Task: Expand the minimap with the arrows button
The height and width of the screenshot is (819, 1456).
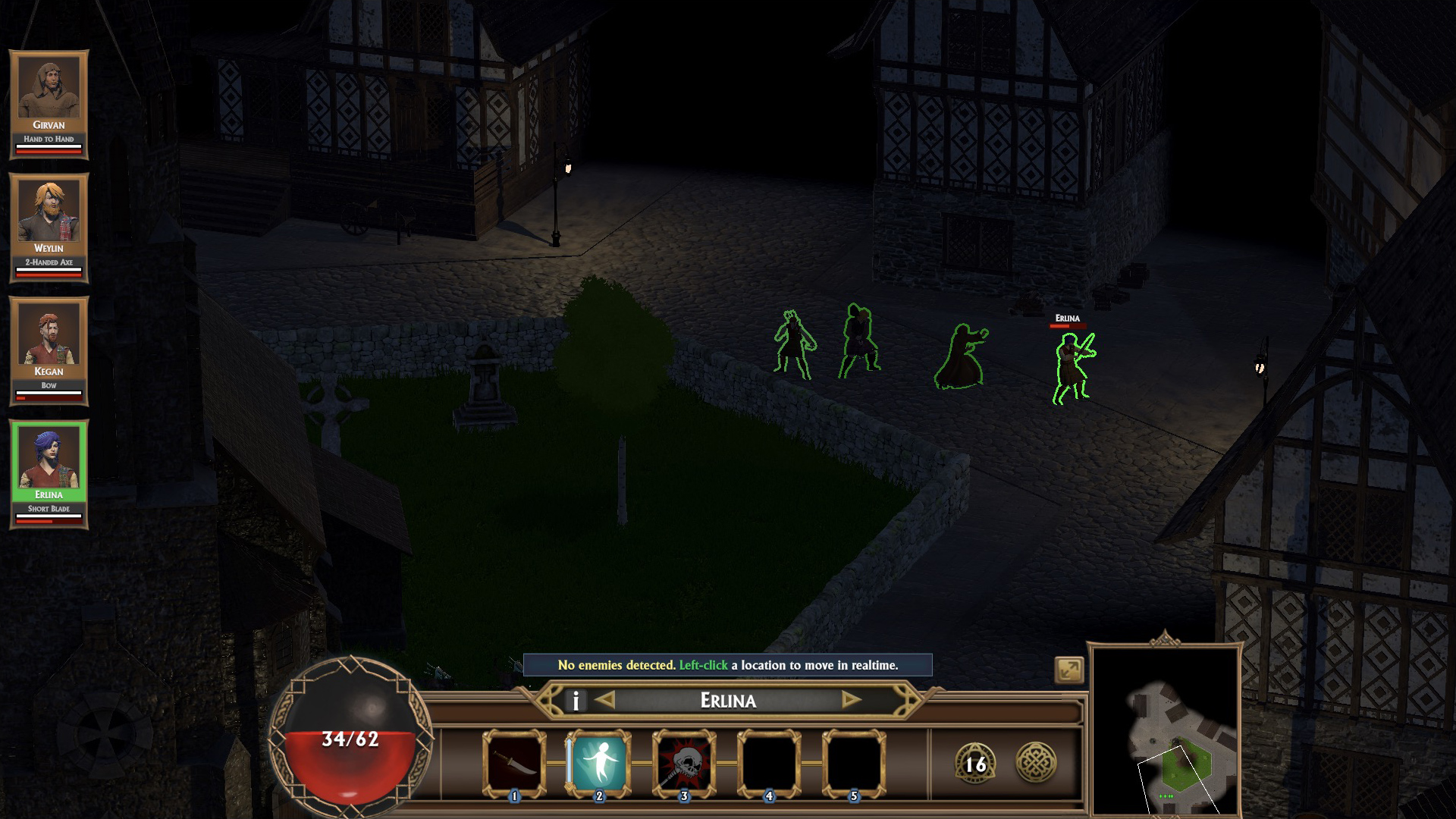Action: tap(1069, 670)
